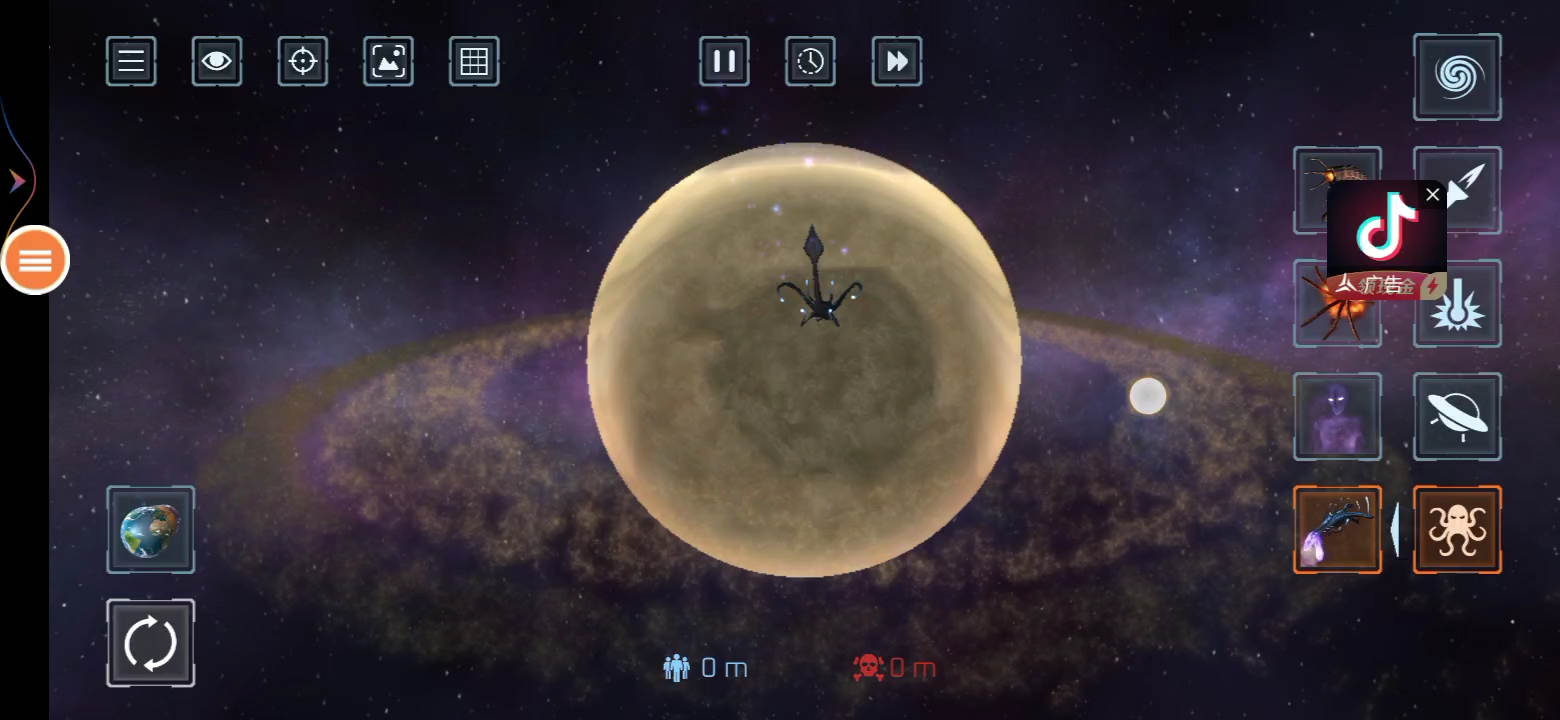Select the sea monster creature weapon
Viewport: 1560px width, 720px height.
coord(1337,529)
